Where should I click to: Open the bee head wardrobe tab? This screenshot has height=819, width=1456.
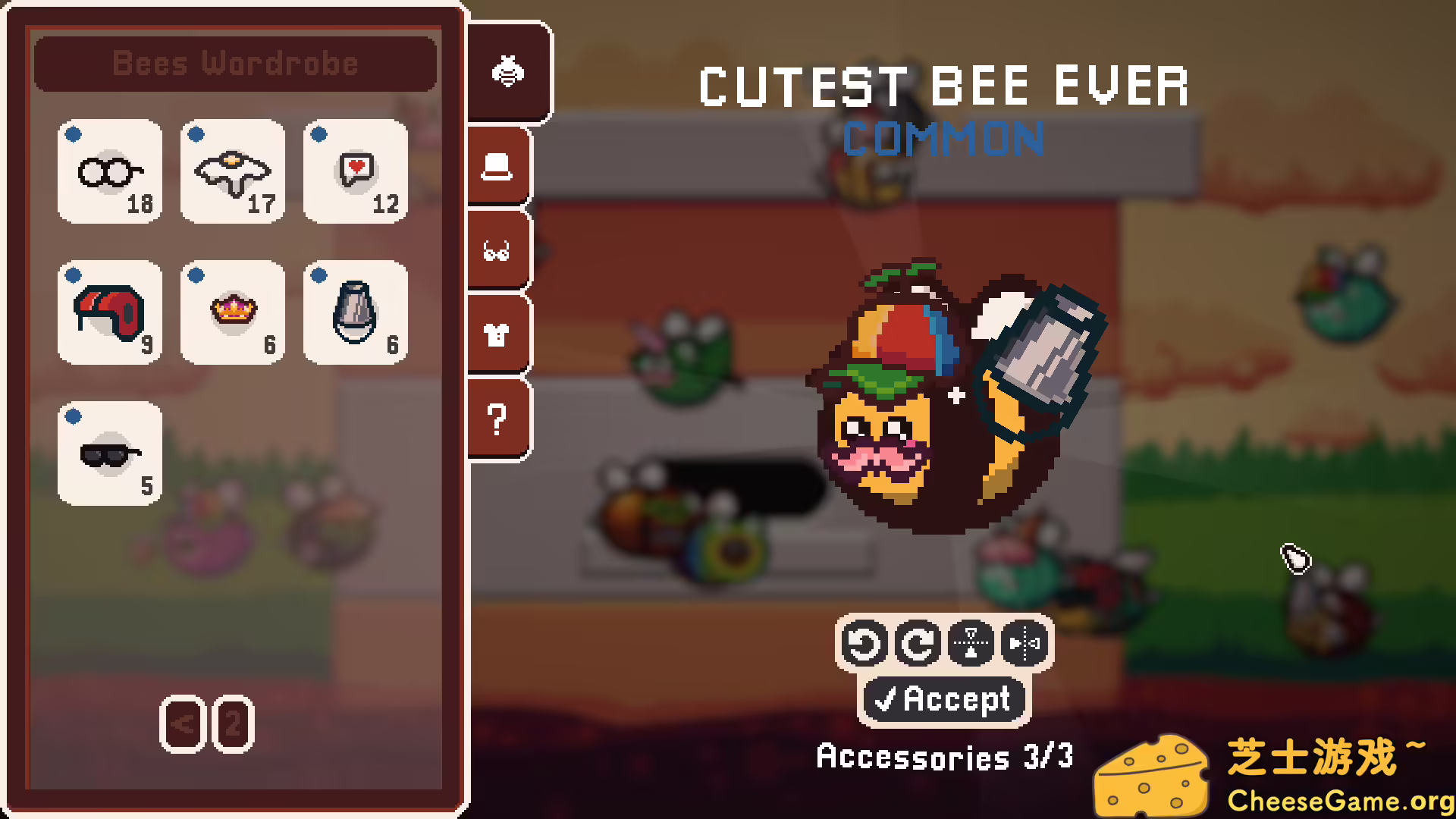coord(508,72)
